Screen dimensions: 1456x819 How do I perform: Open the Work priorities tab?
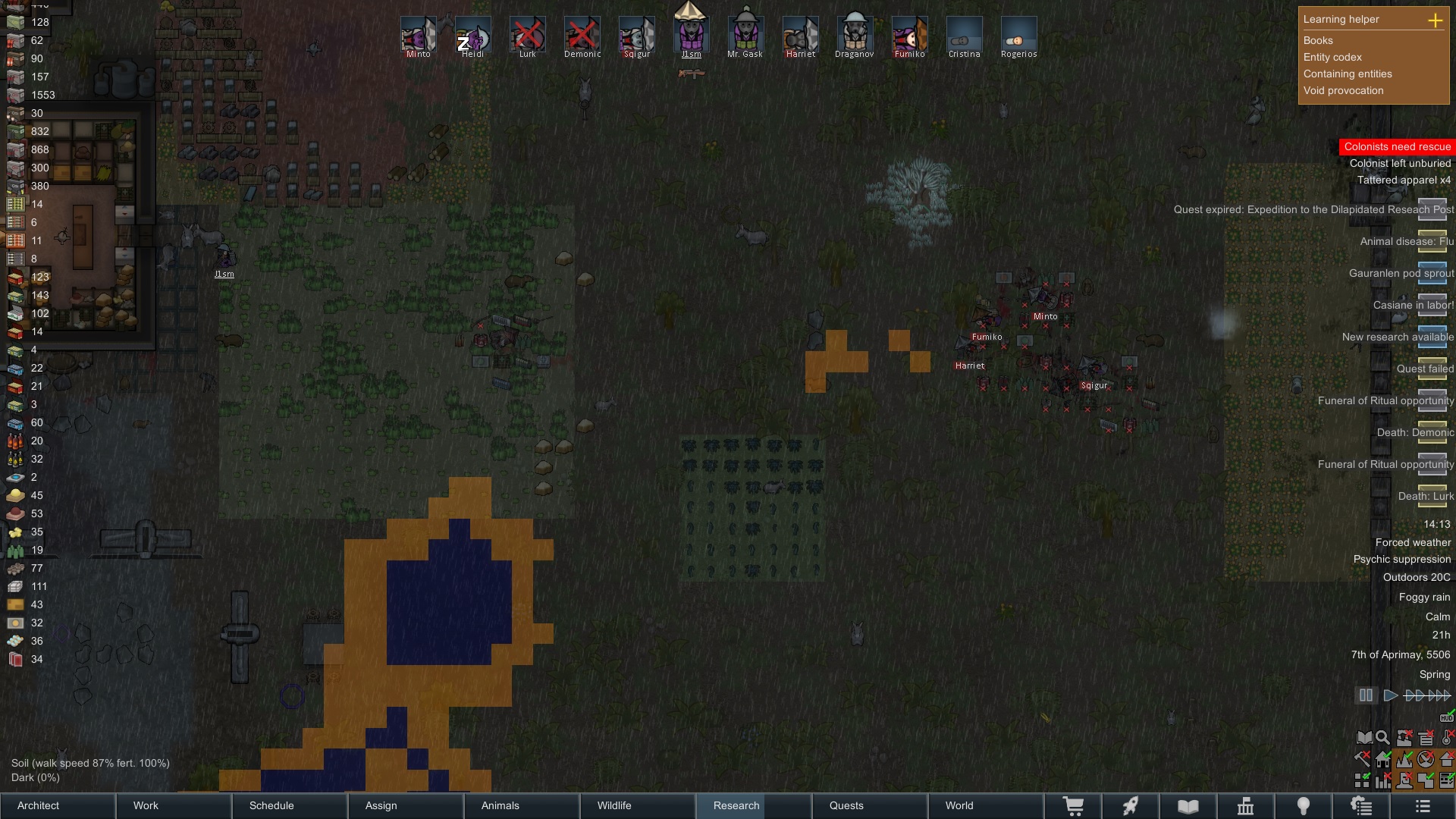174,805
